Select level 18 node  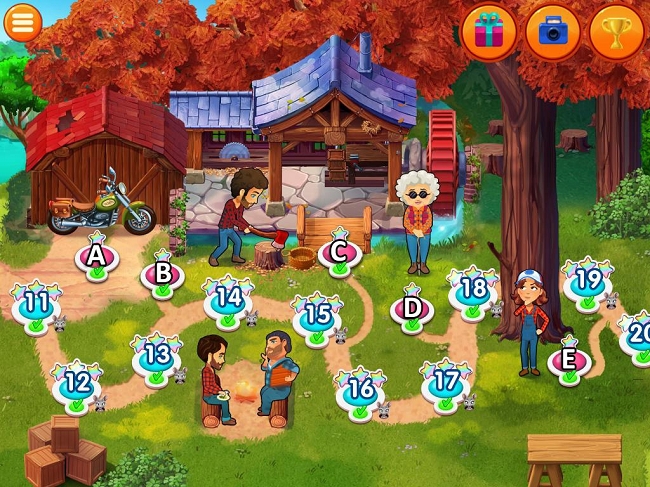pos(472,291)
